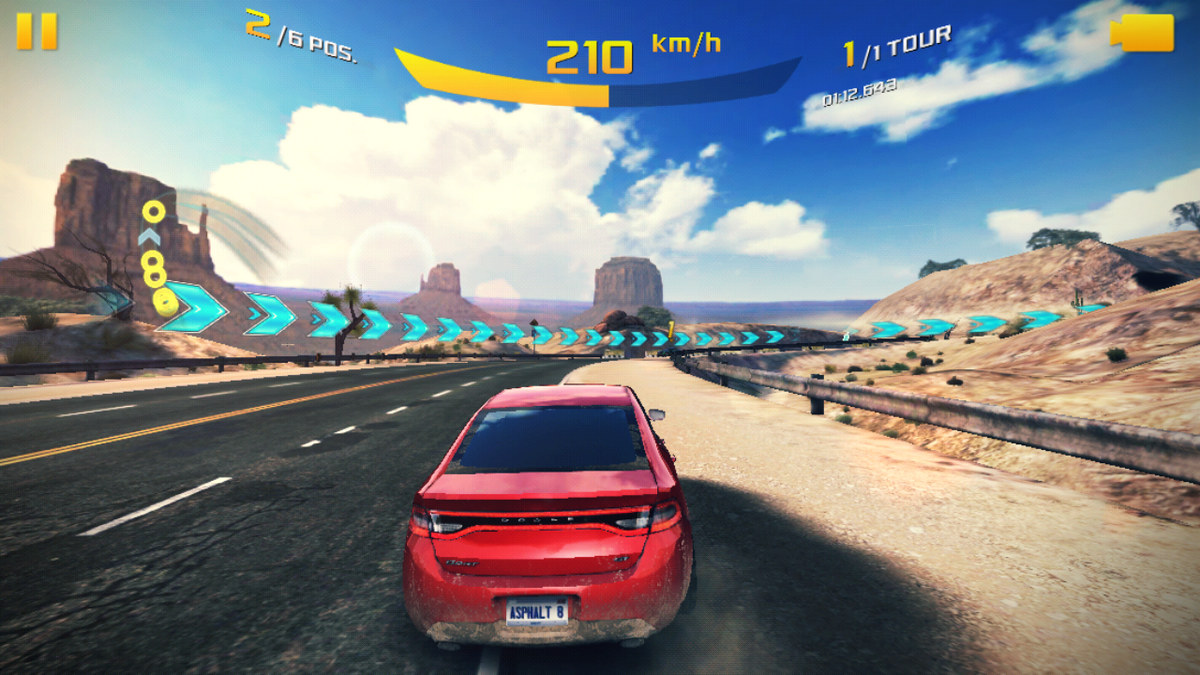1200x675 pixels.
Task: Switch camera view with the camera icon
Action: 1143,32
